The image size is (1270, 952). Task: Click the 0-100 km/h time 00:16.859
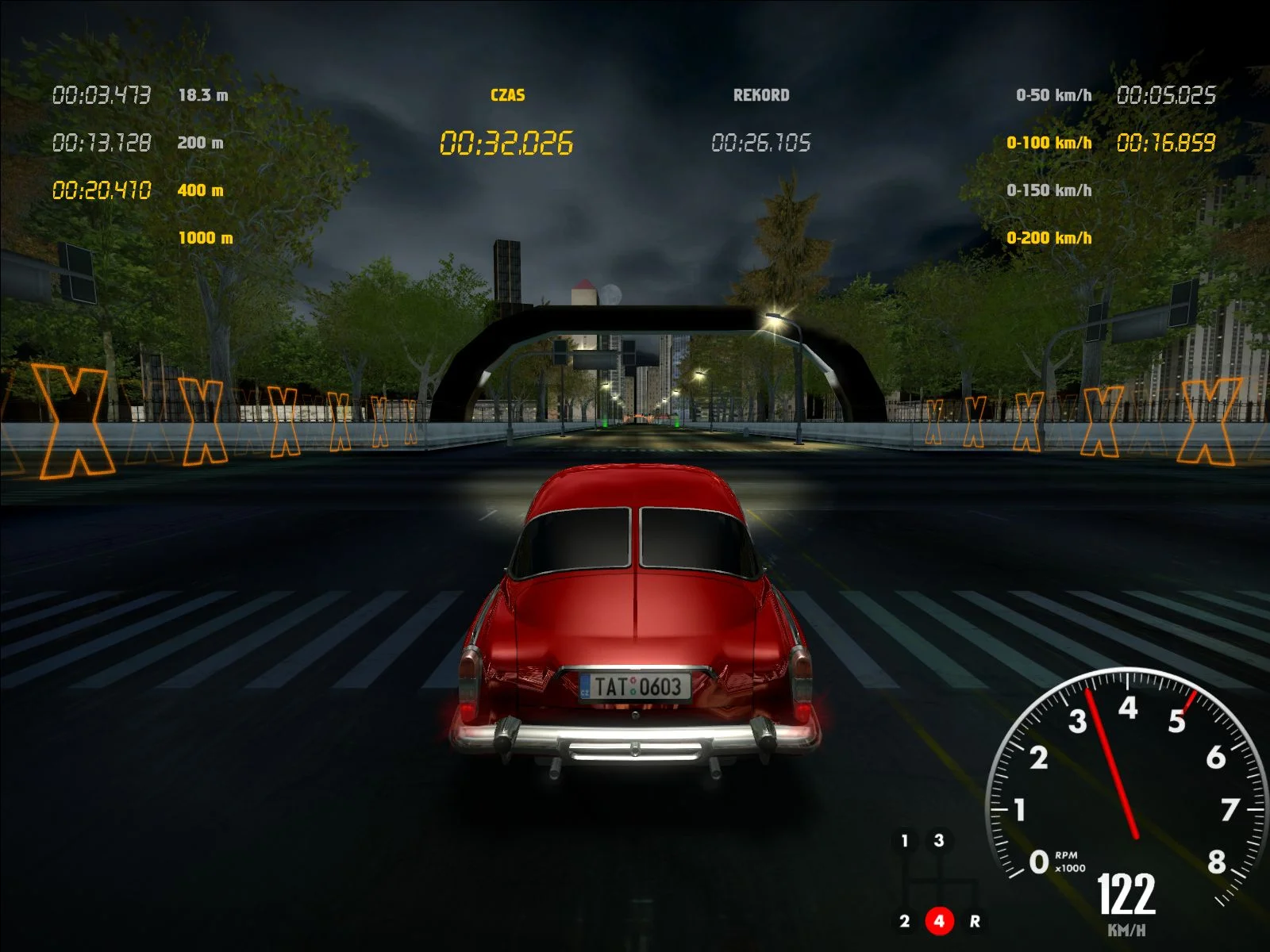coord(1168,144)
